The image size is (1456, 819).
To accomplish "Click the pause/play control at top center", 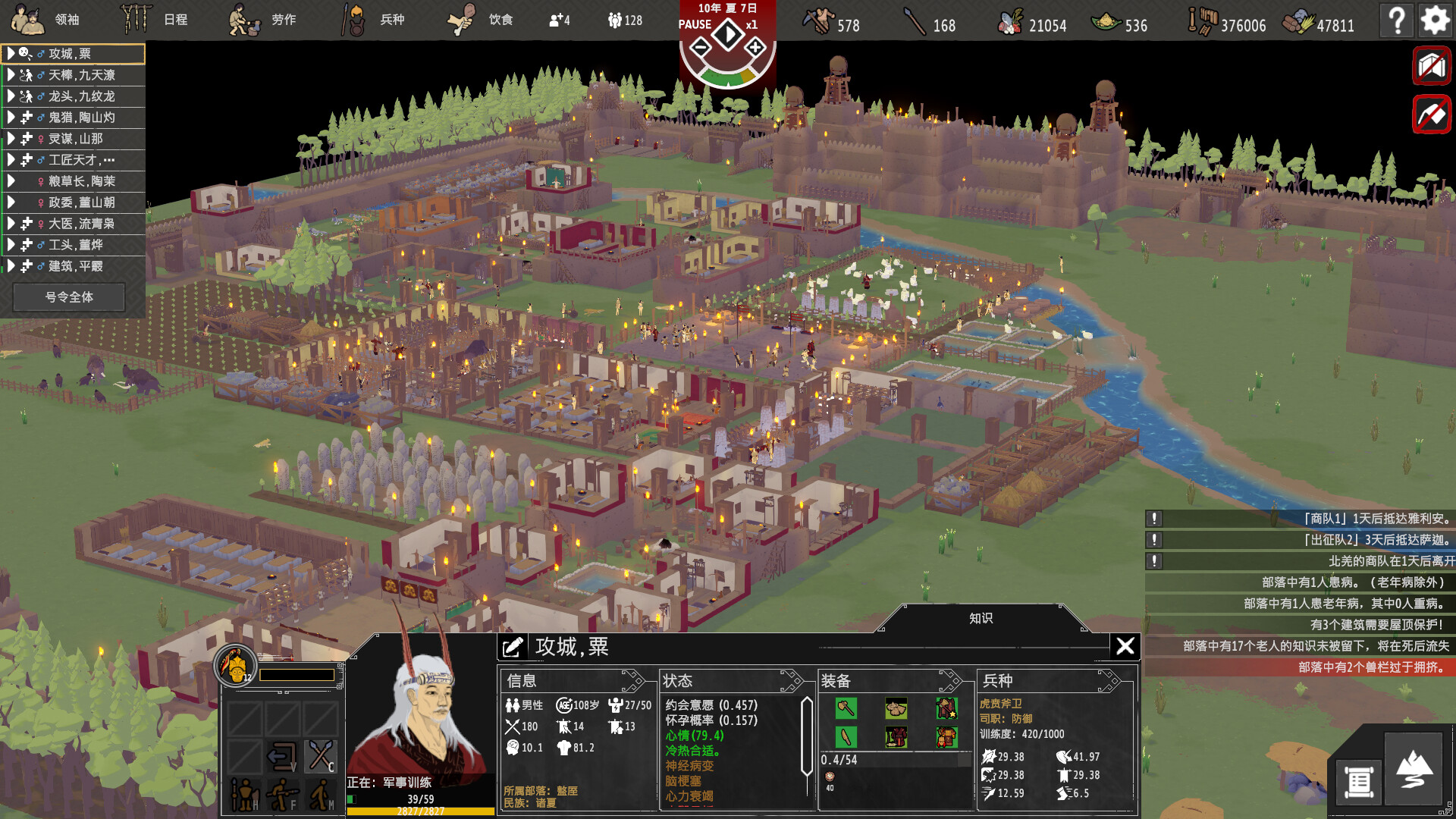I will tap(726, 33).
